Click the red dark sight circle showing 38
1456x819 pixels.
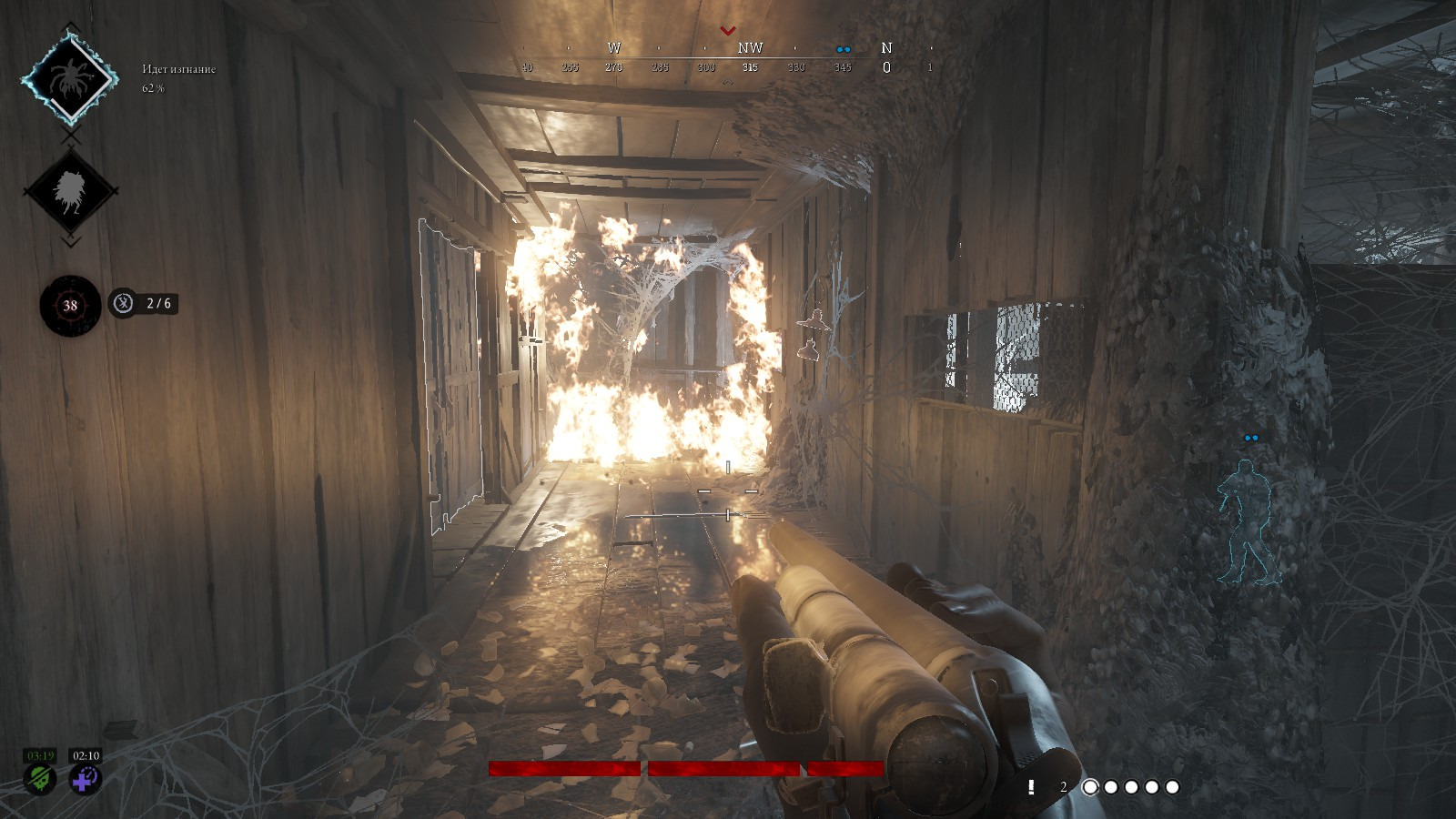[x=70, y=306]
